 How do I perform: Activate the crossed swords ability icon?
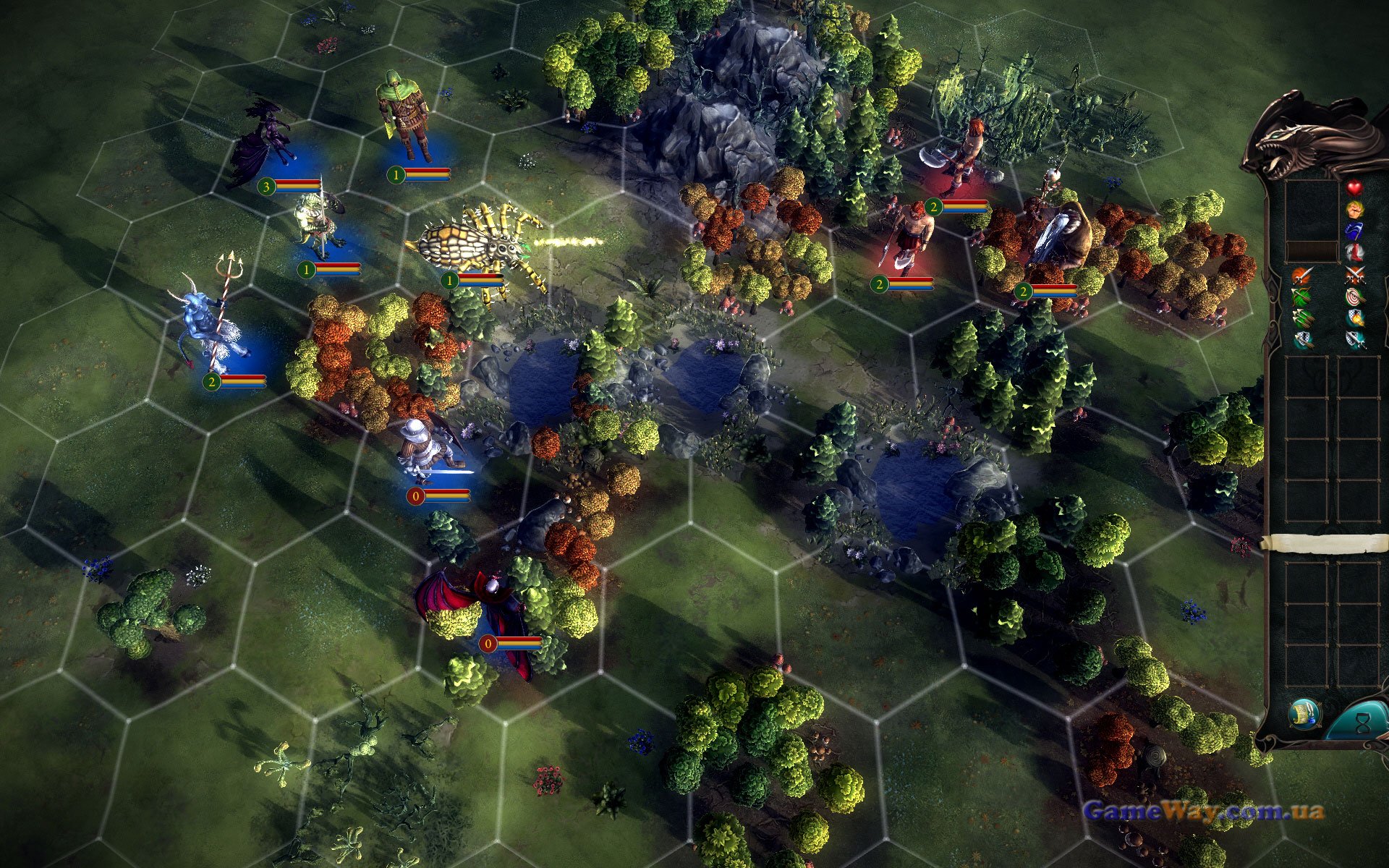pos(1354,275)
